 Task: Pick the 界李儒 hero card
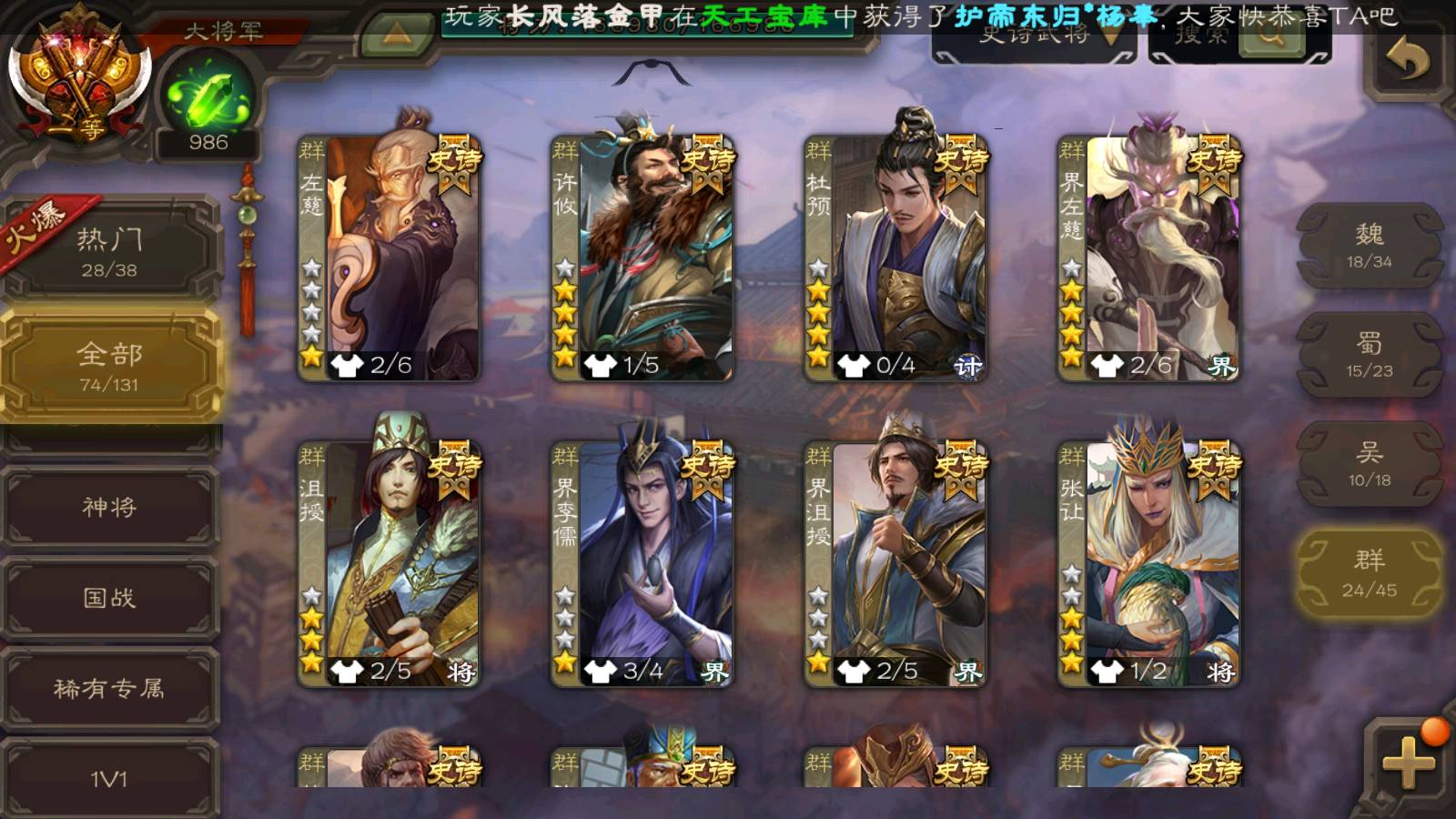pos(642,562)
